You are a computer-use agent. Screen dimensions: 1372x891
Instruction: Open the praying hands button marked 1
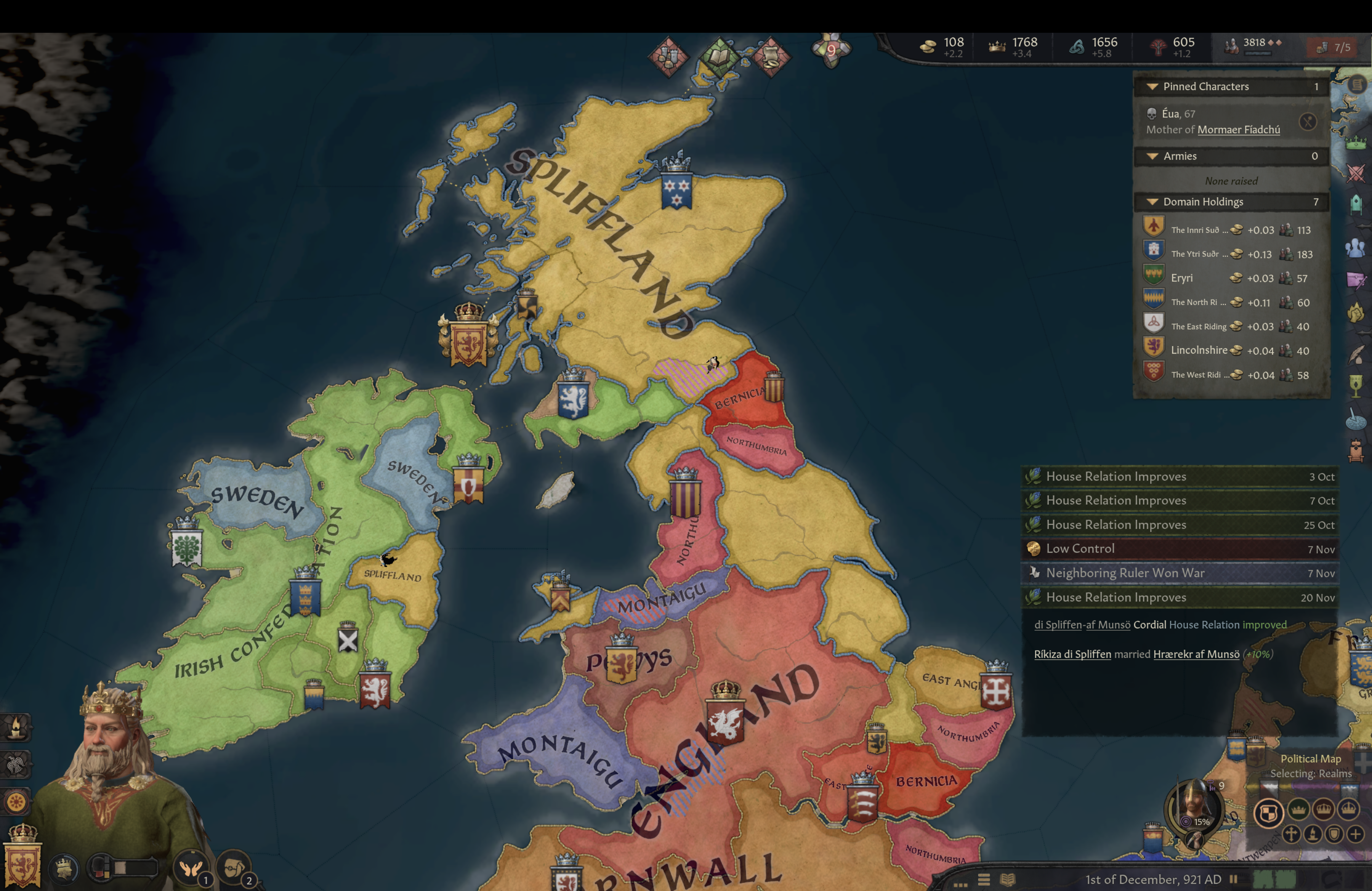click(x=191, y=868)
